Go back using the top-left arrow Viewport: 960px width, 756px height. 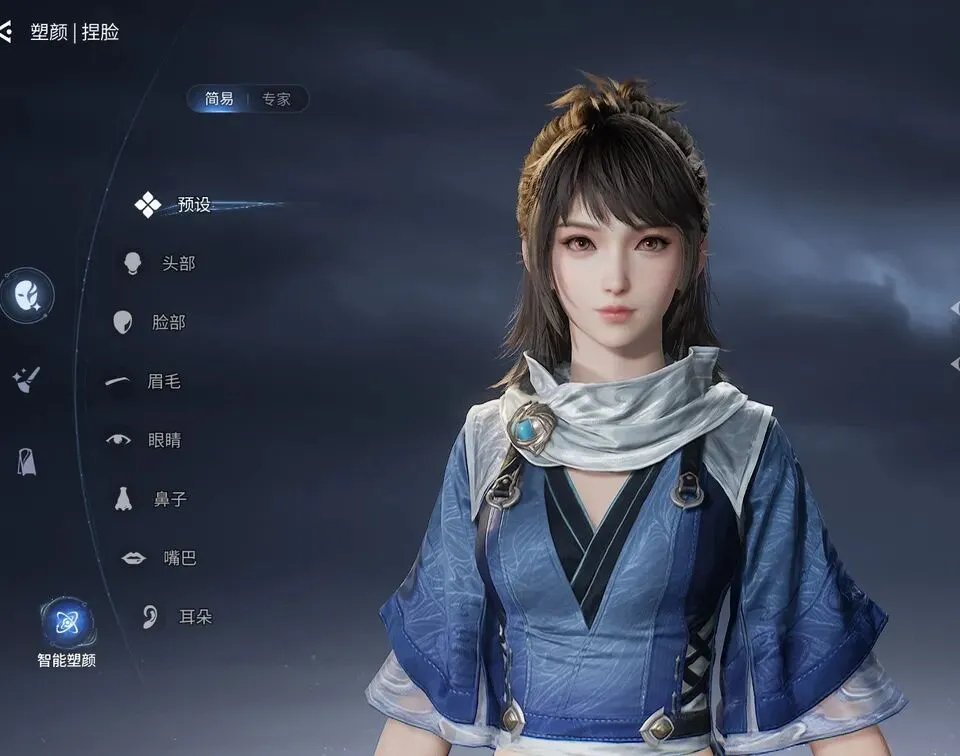[6, 32]
